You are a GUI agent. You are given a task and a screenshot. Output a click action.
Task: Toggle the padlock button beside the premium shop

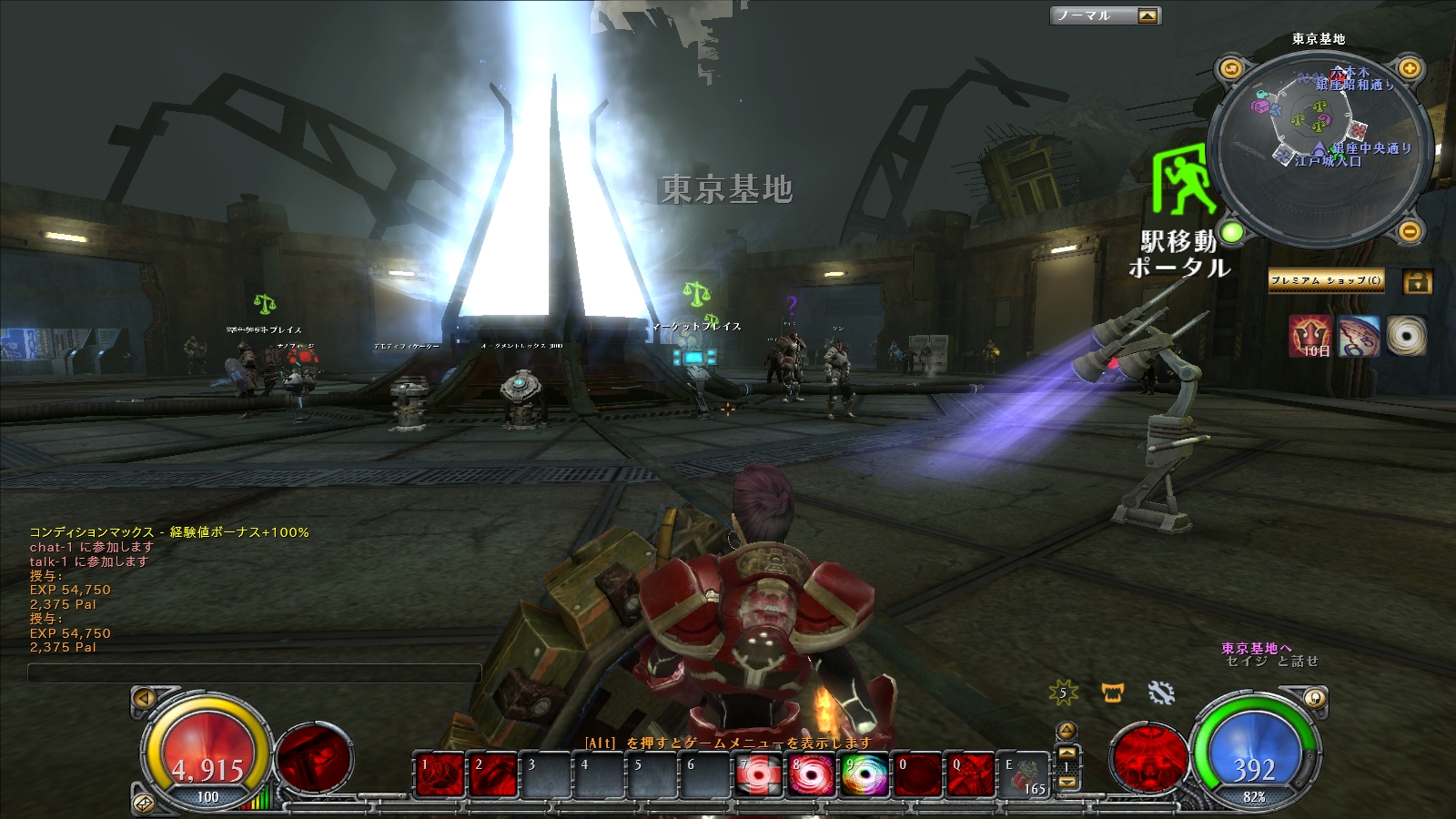coord(1417,281)
